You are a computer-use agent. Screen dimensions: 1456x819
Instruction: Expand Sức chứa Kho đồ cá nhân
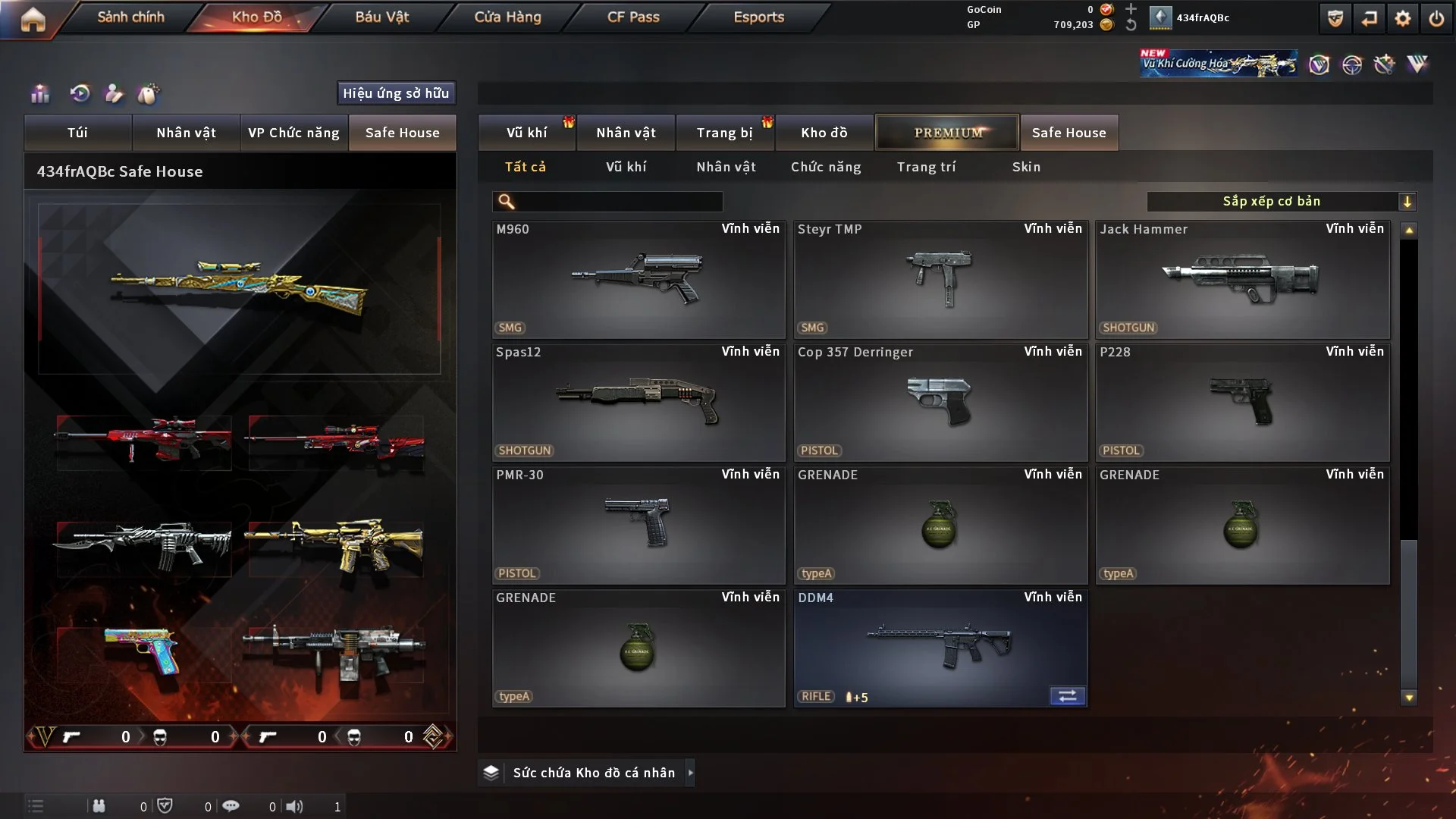point(690,773)
